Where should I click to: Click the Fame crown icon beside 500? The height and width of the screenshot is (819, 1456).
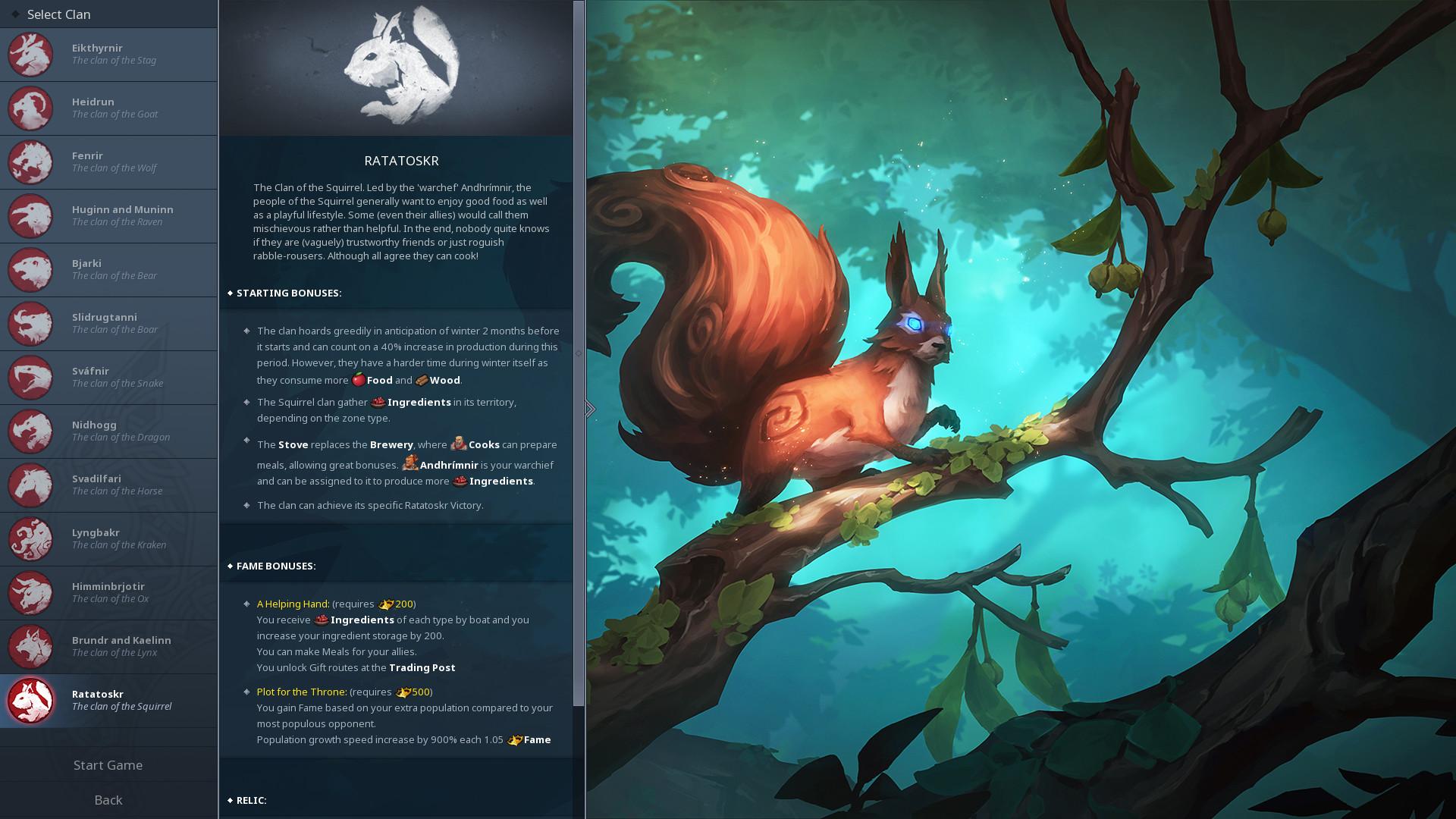[x=402, y=692]
